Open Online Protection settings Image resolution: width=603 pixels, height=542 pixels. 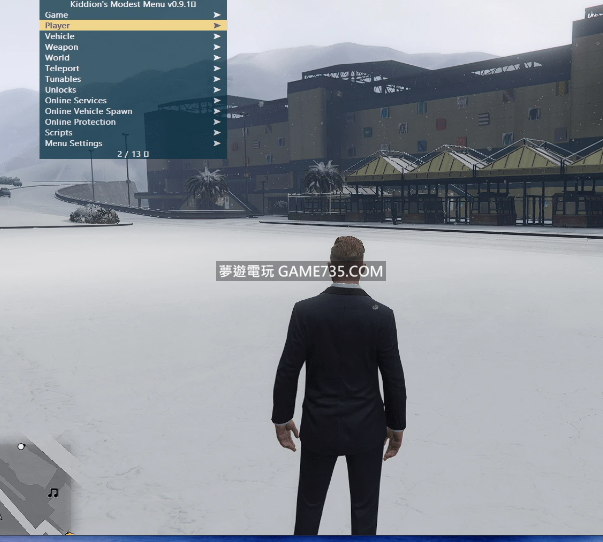point(80,122)
